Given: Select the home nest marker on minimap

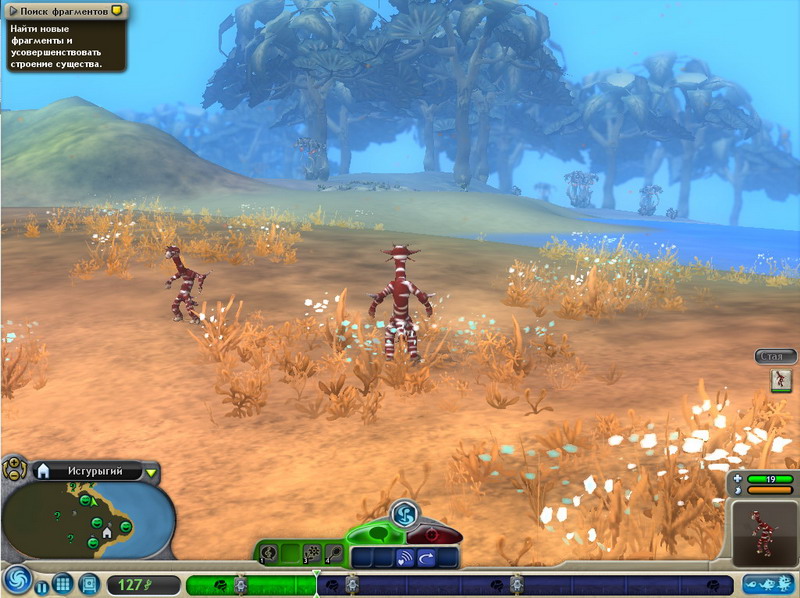Looking at the screenshot, I should pos(107,532).
